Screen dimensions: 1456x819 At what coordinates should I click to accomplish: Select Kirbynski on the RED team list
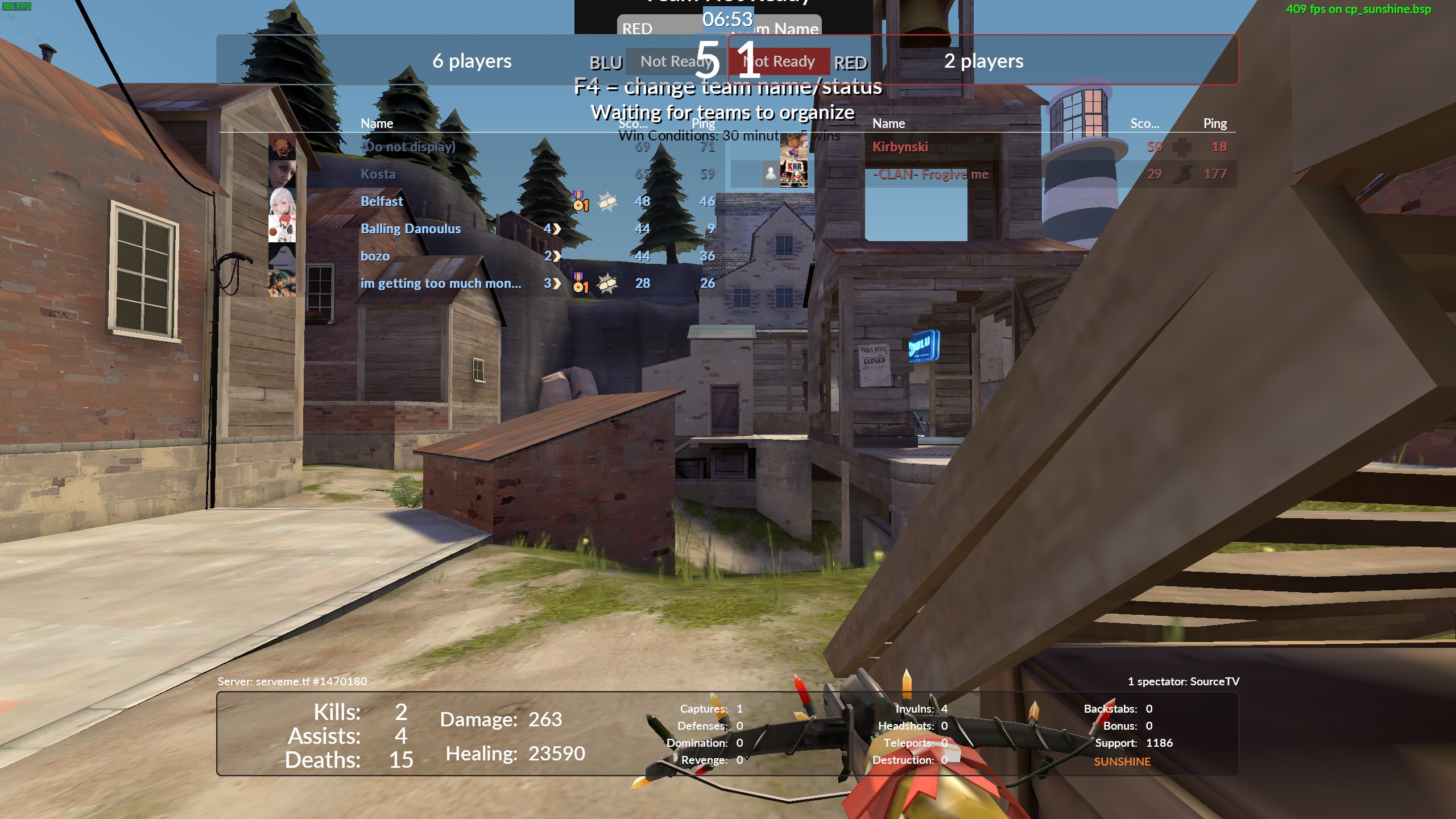[x=900, y=147]
